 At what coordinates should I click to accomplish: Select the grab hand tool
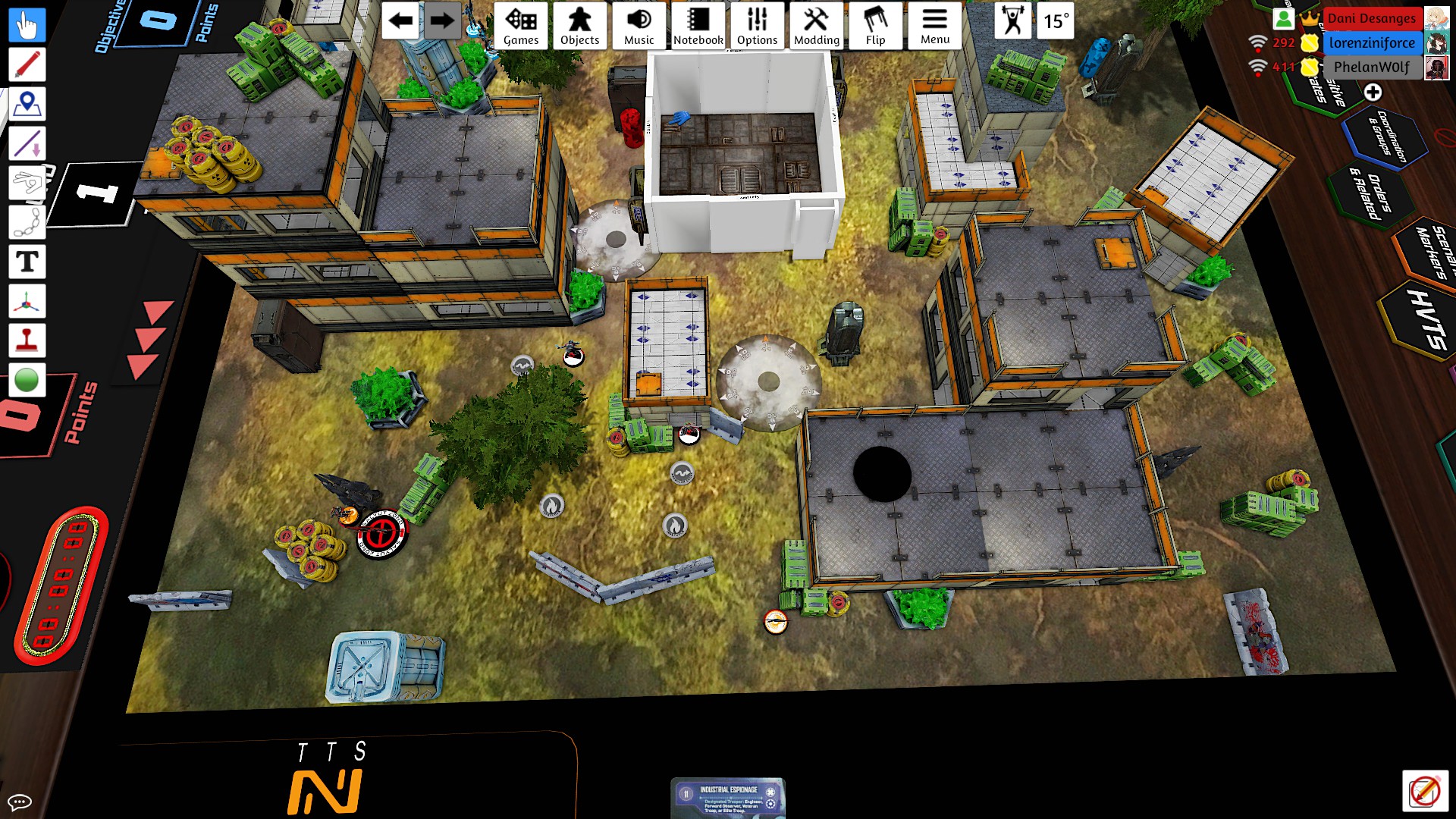27,25
